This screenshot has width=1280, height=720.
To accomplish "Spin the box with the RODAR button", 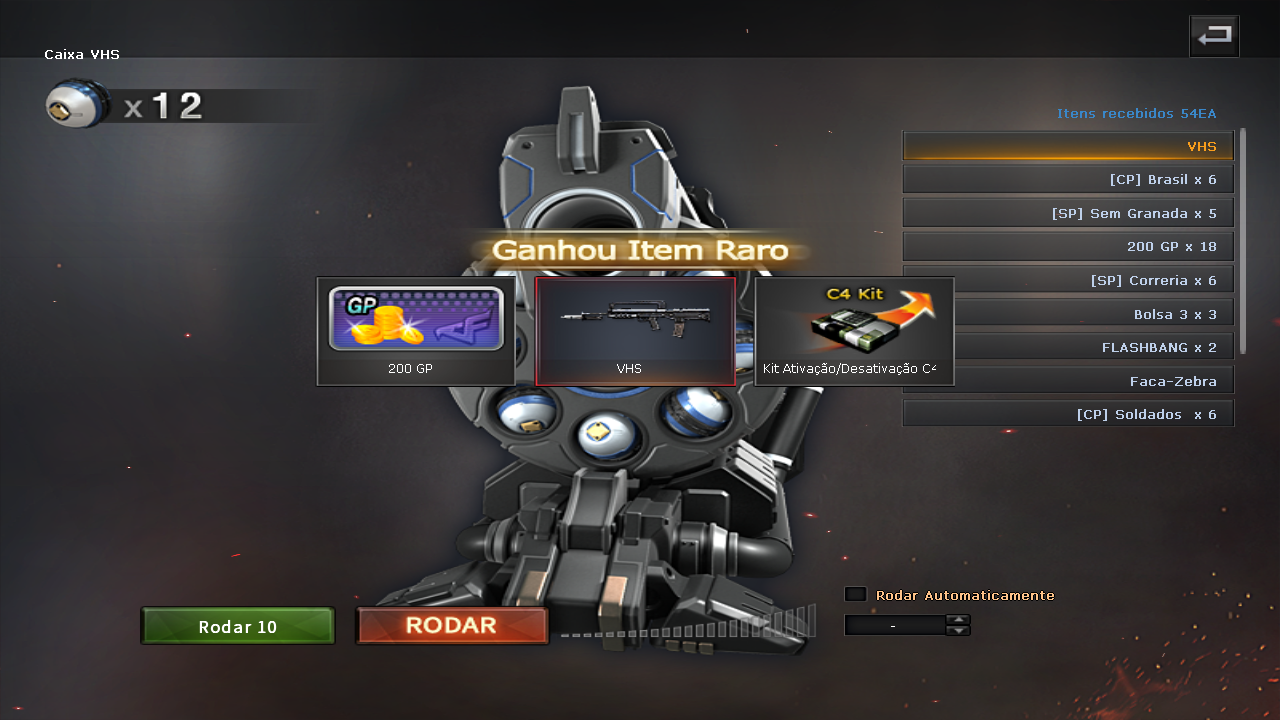I will 452,626.
